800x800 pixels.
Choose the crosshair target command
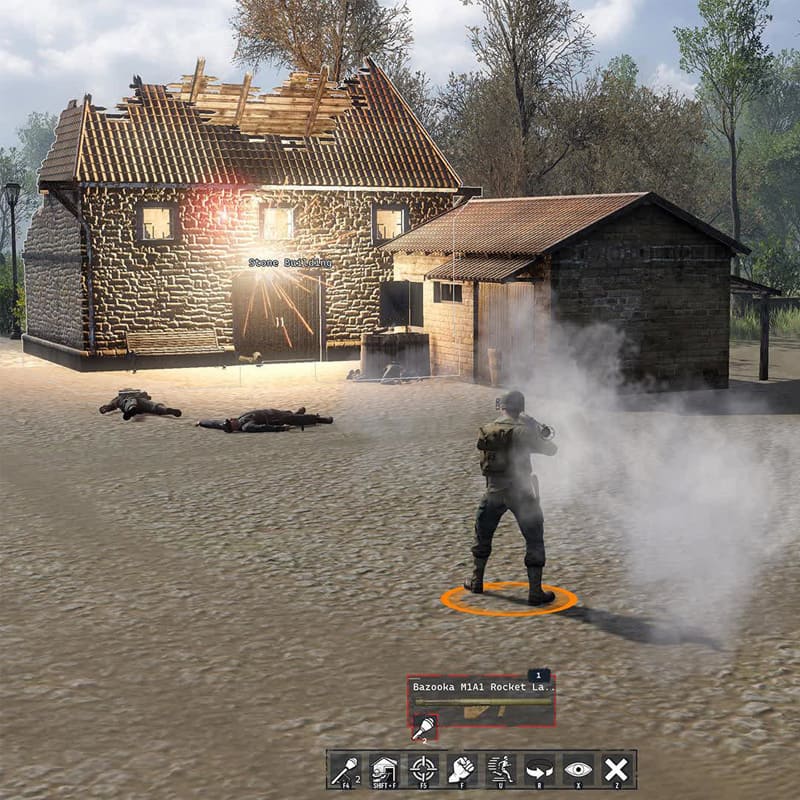[x=423, y=770]
